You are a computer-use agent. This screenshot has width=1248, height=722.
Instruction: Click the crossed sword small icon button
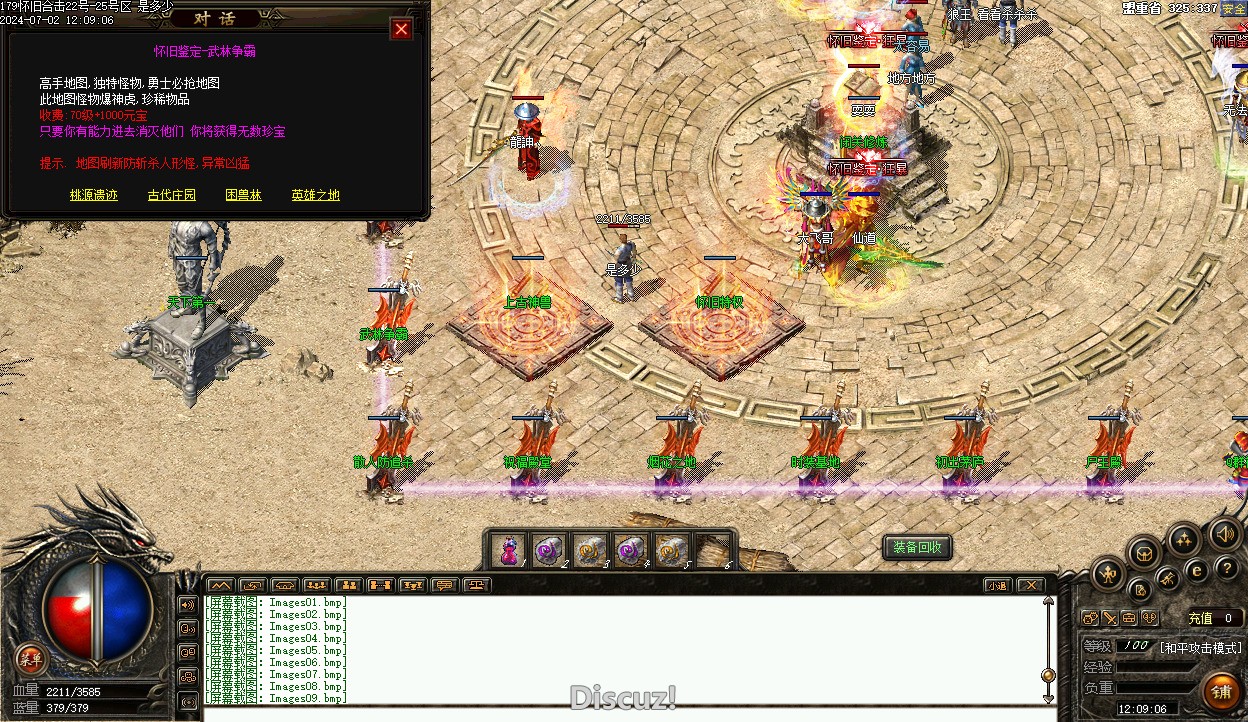click(x=1109, y=618)
